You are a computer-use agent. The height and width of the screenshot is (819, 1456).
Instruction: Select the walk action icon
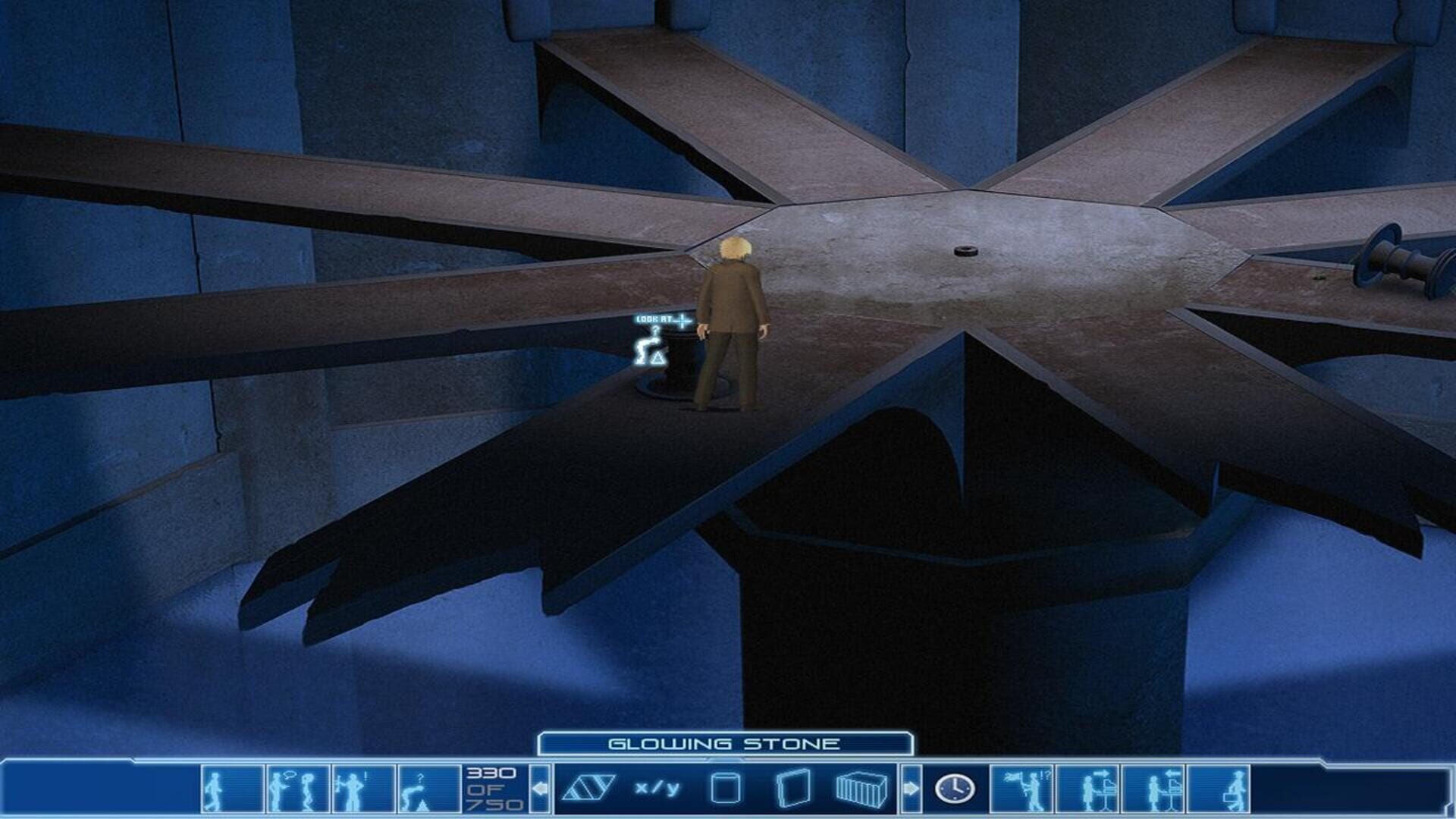coord(232,789)
